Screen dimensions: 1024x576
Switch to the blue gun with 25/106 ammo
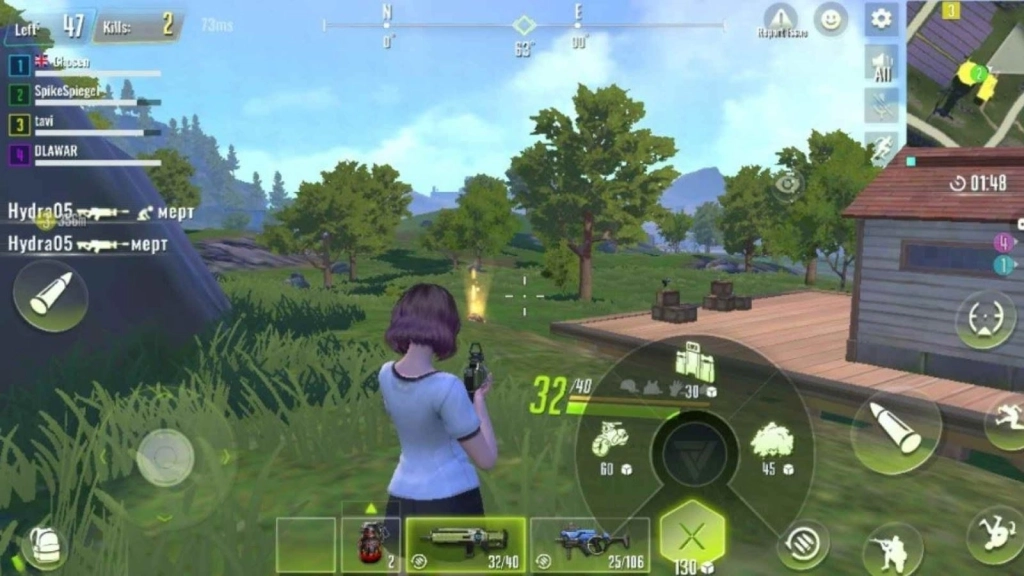coord(589,544)
